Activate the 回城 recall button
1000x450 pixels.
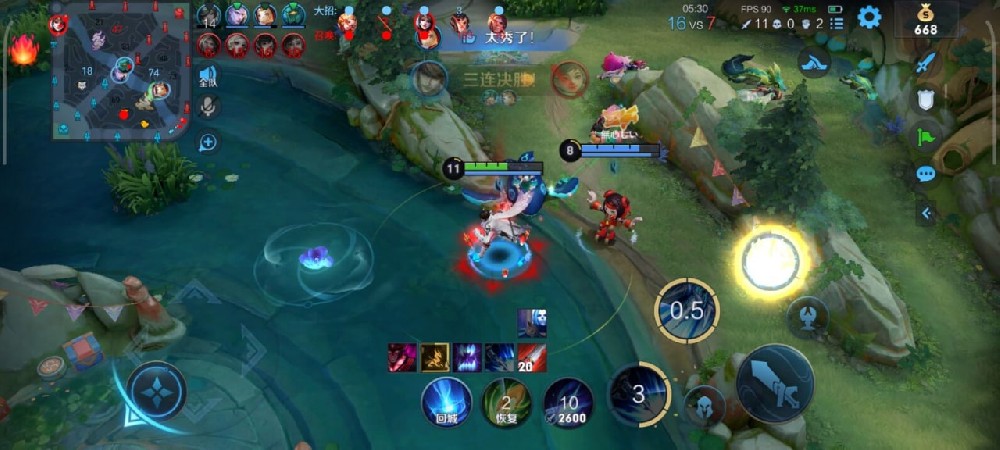(x=446, y=402)
